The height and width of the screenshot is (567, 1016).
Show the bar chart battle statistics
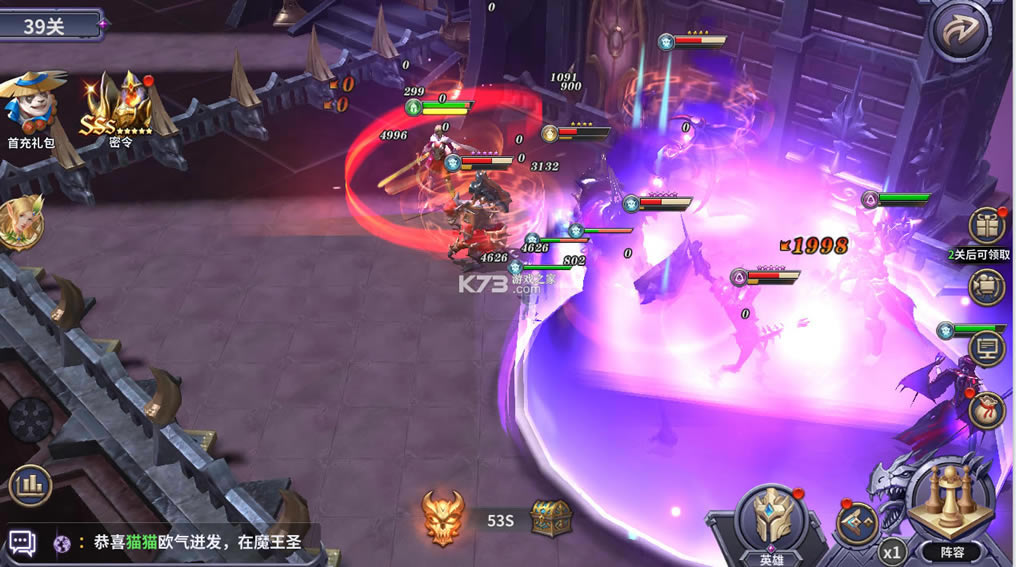pos(30,486)
